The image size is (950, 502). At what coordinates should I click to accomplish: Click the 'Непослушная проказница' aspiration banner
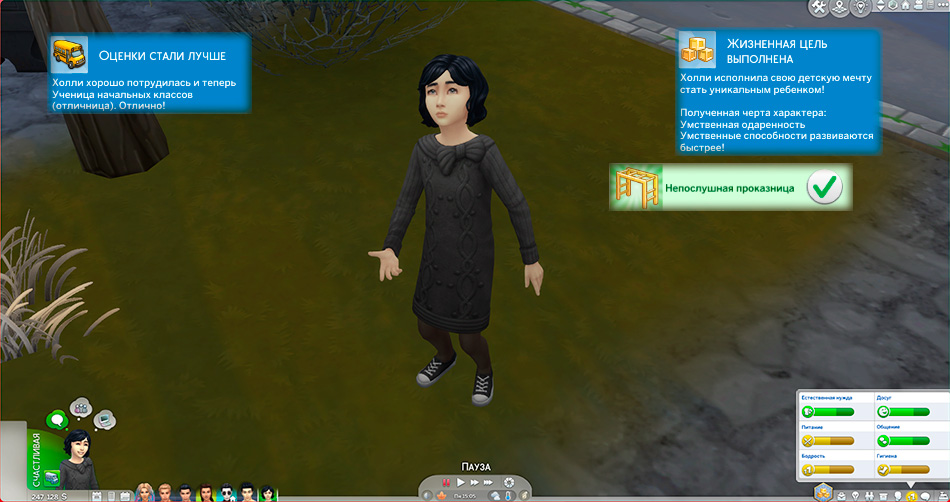730,187
